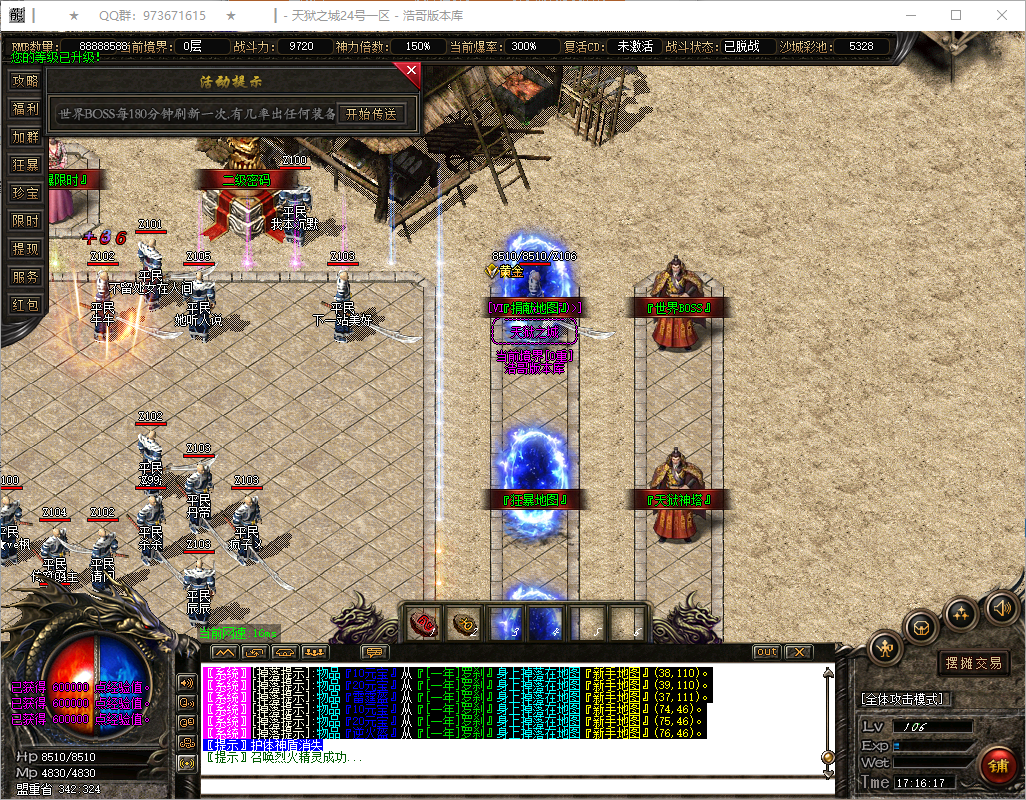1026x800 pixels.
Task: Switch the 全体攻击模式 attack mode
Action: point(906,698)
